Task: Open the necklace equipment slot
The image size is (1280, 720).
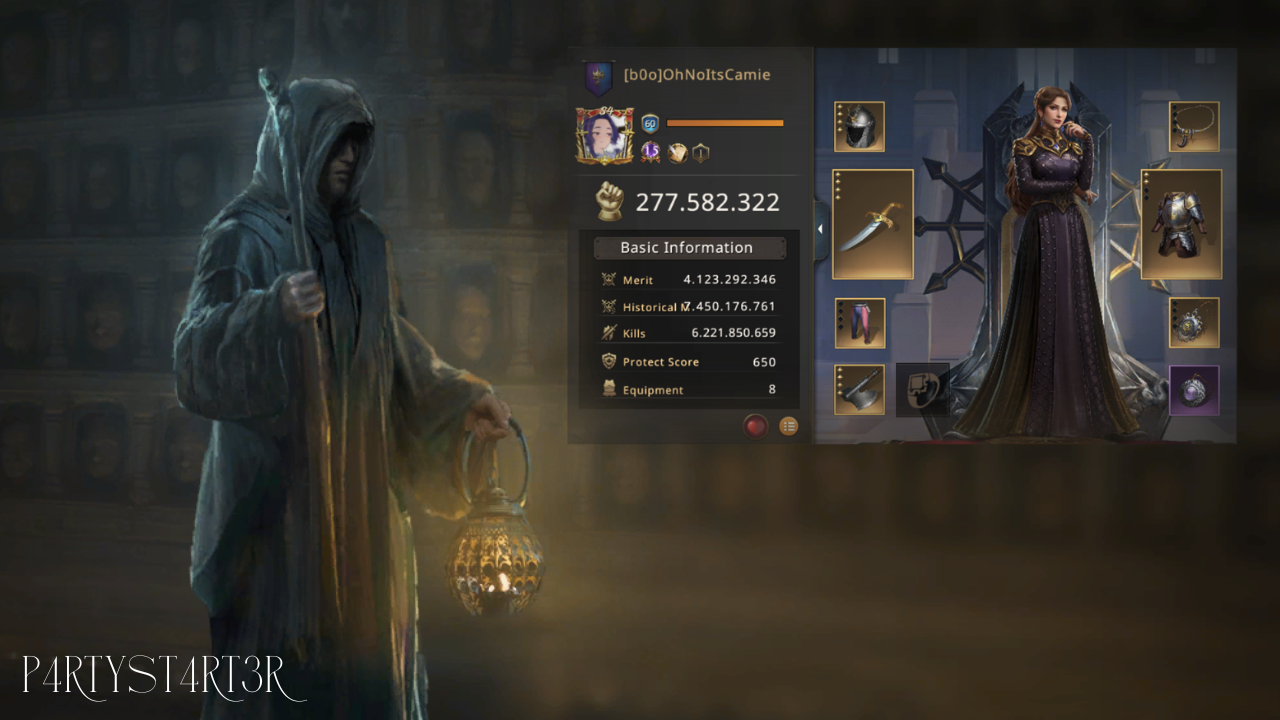Action: [1194, 127]
